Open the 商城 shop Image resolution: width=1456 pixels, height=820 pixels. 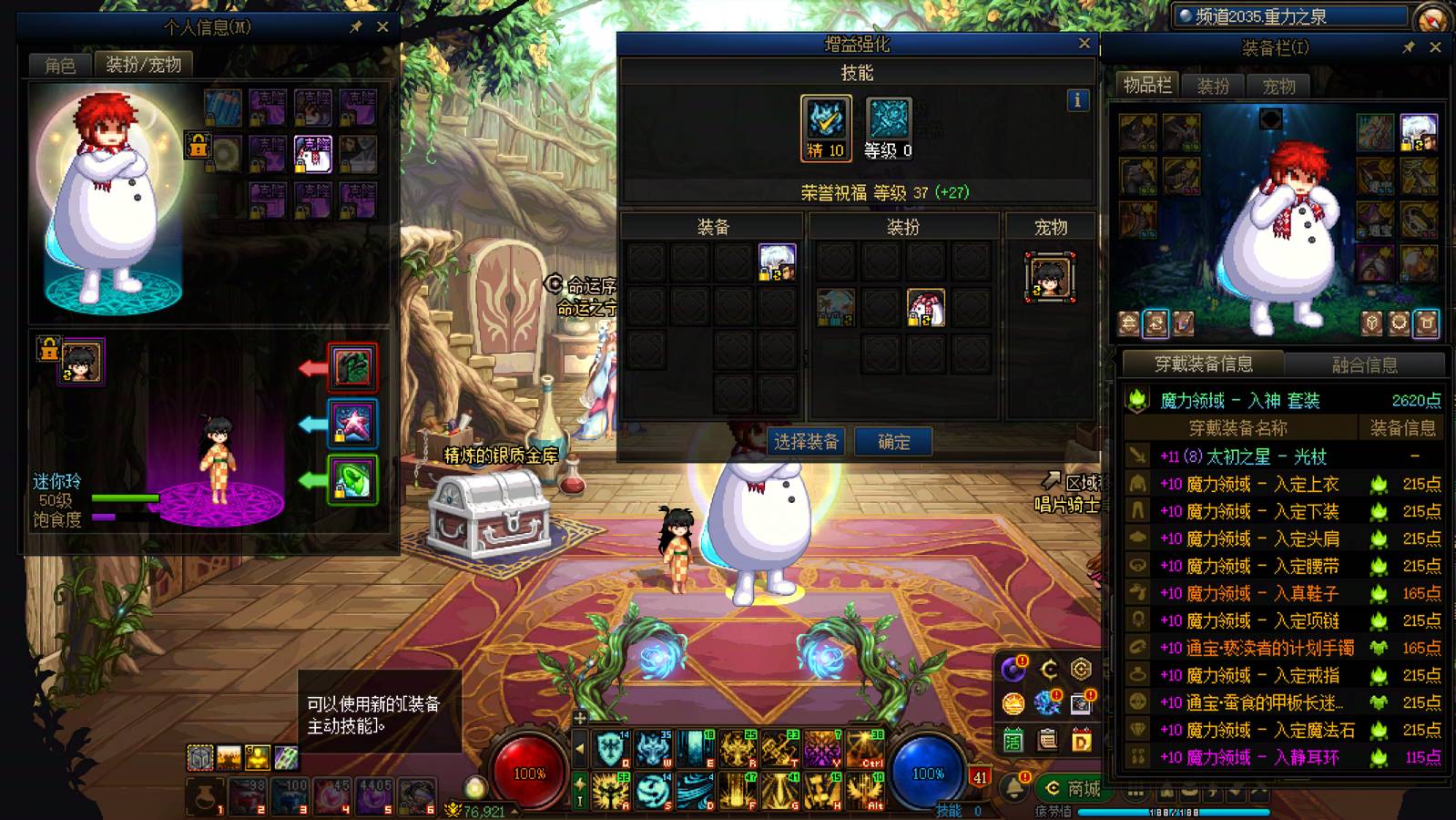1074,788
